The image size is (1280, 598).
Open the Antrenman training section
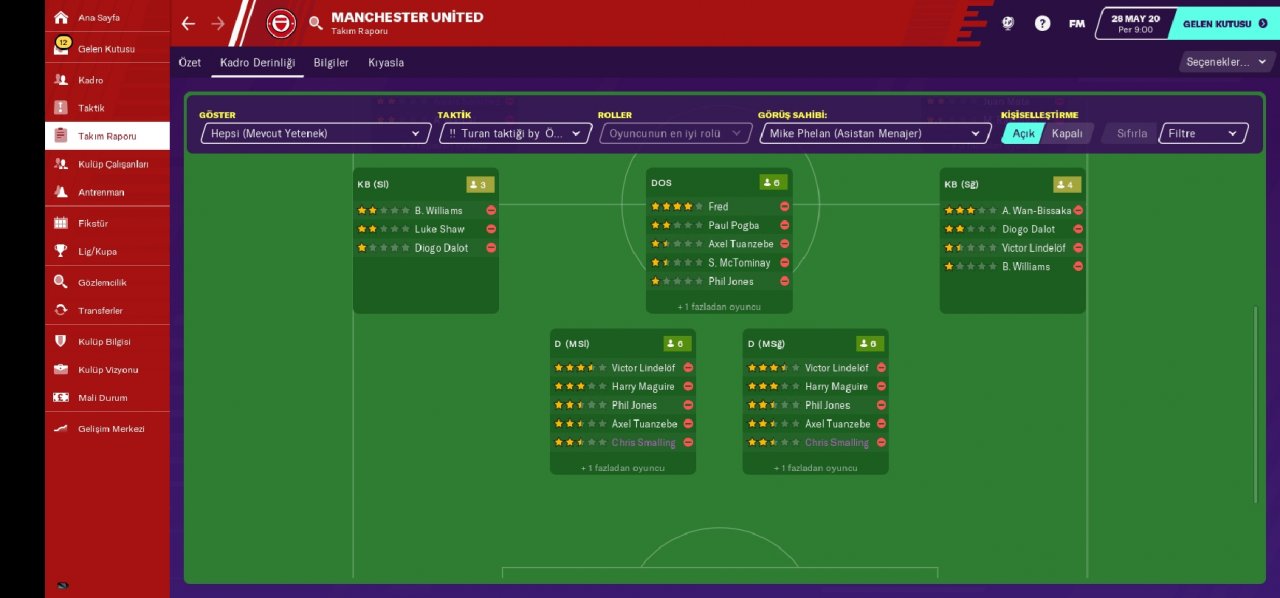pyautogui.click(x=101, y=192)
